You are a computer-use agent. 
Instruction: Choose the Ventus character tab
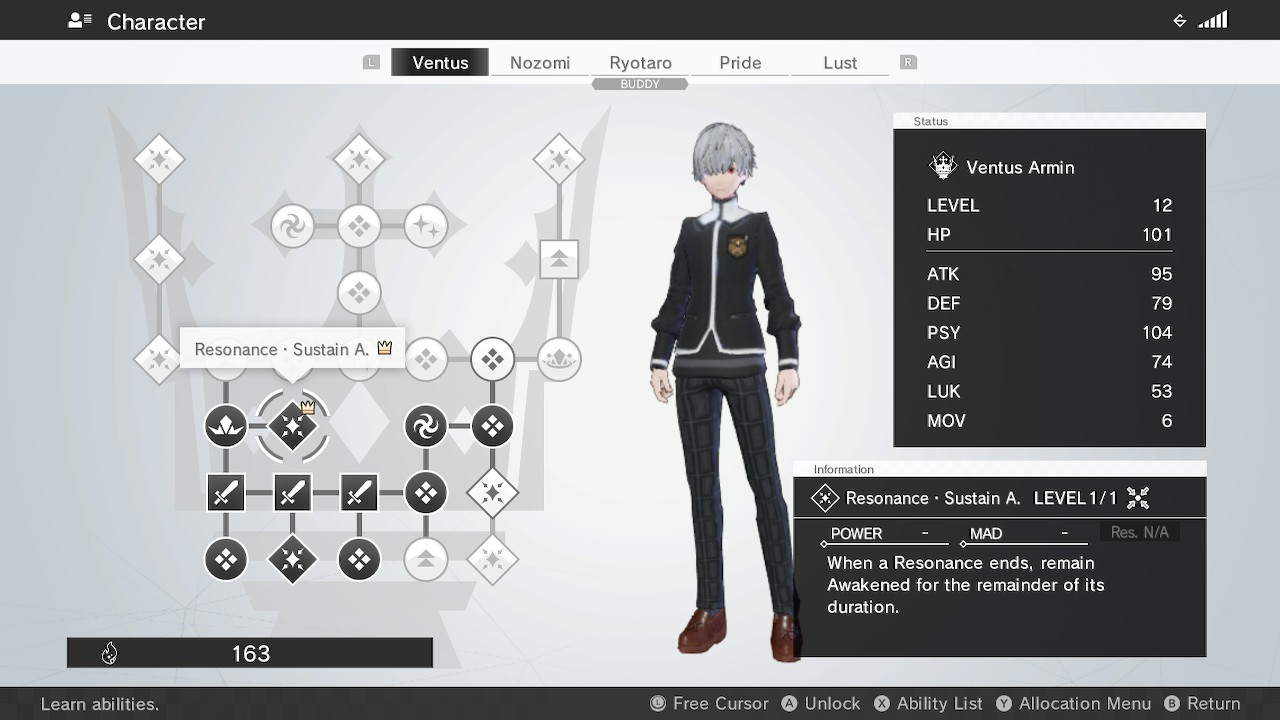[x=440, y=62]
